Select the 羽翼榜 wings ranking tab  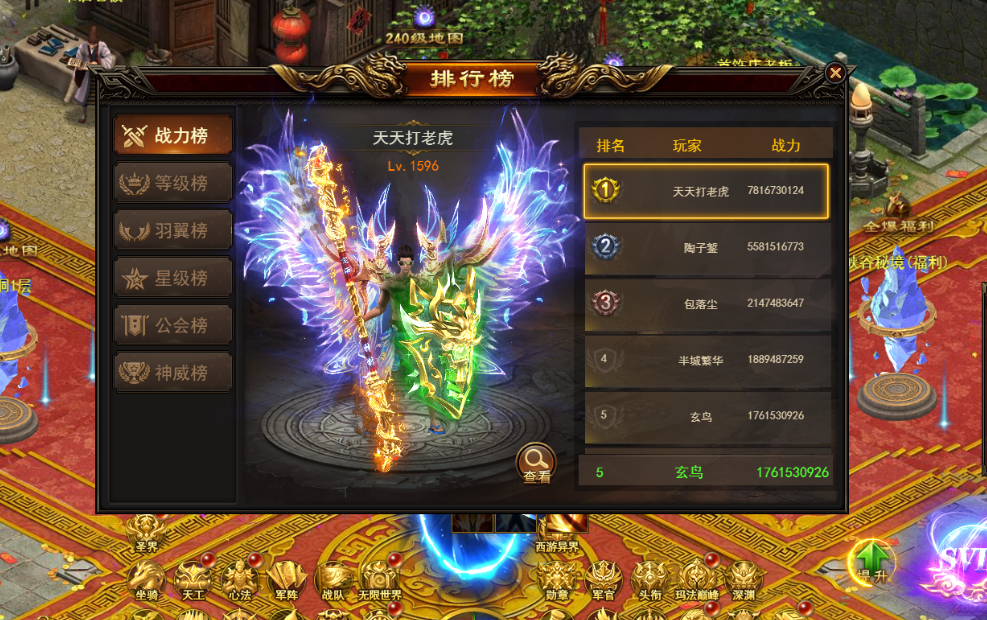click(x=173, y=230)
